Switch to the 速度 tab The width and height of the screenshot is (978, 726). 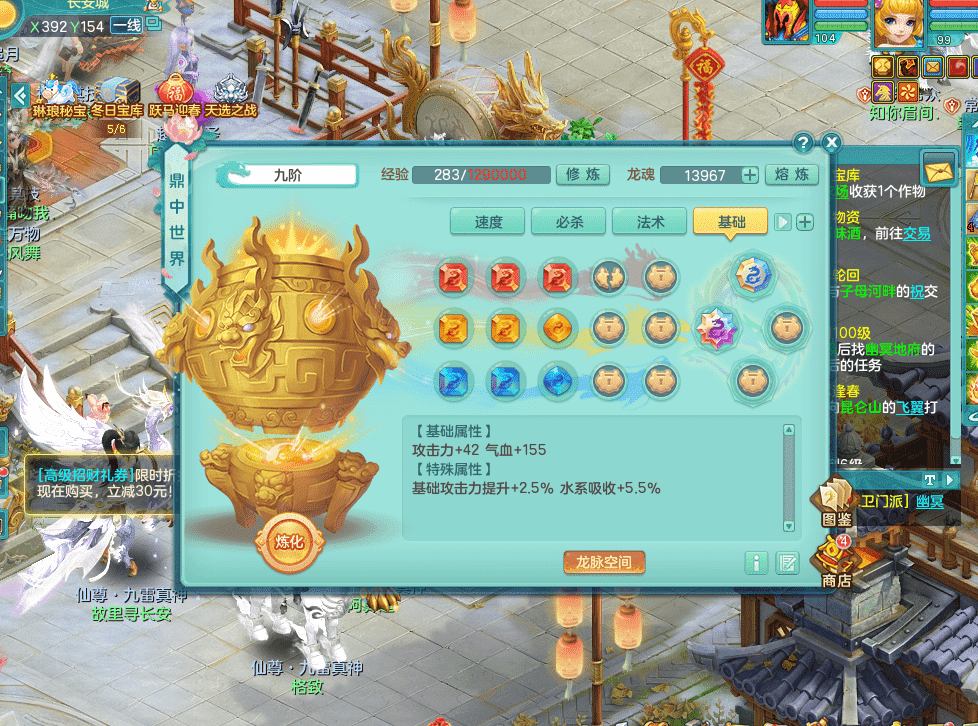click(488, 222)
